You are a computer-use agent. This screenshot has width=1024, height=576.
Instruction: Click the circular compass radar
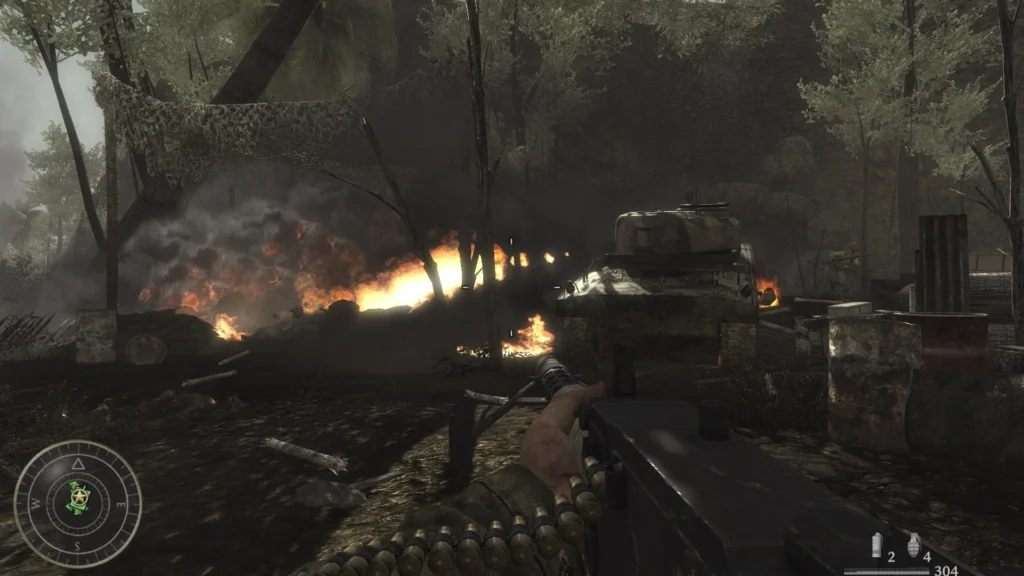78,504
